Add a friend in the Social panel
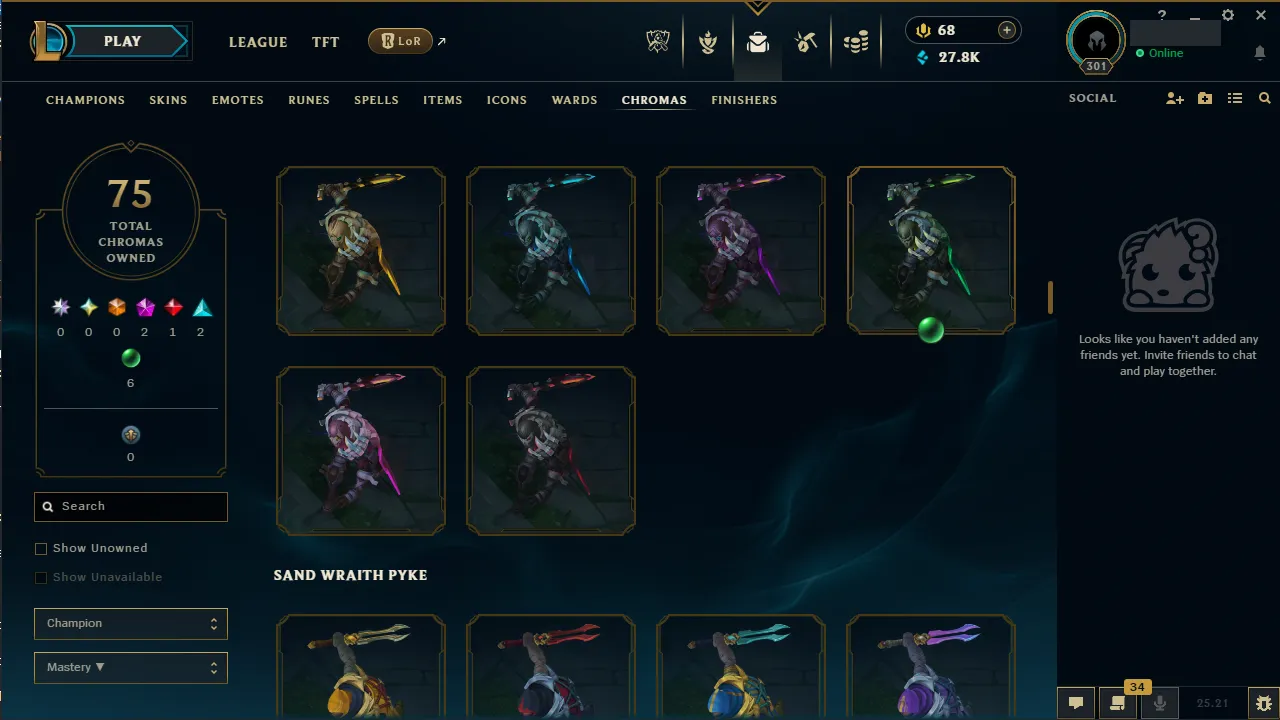Viewport: 1280px width, 720px height. coord(1174,98)
